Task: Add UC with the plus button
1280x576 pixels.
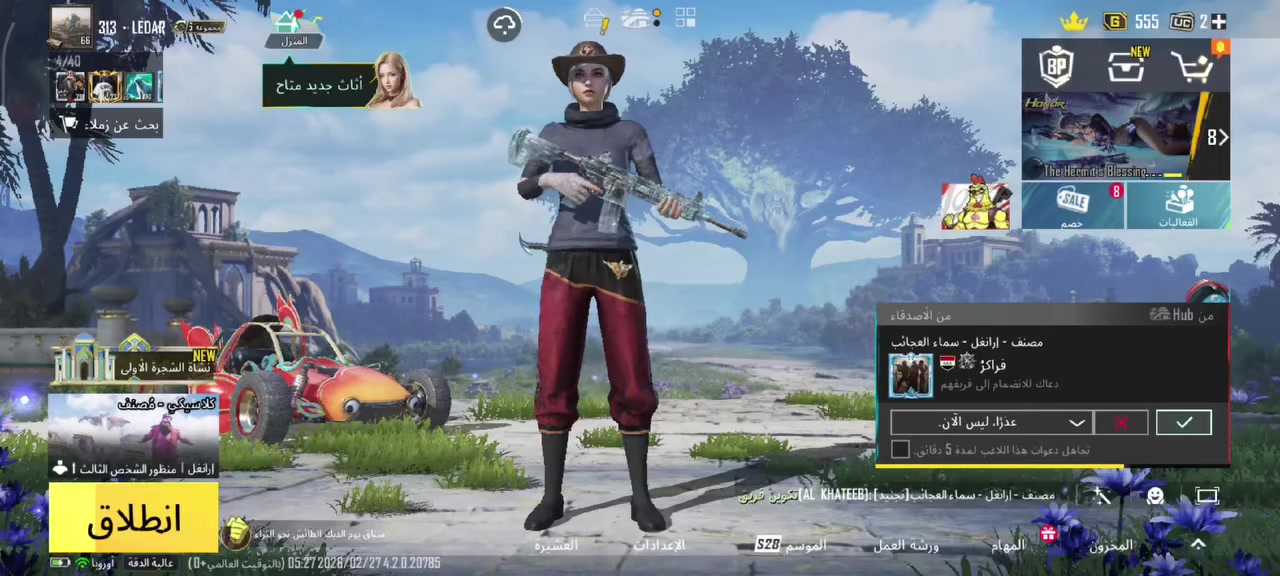Action: click(x=1218, y=22)
